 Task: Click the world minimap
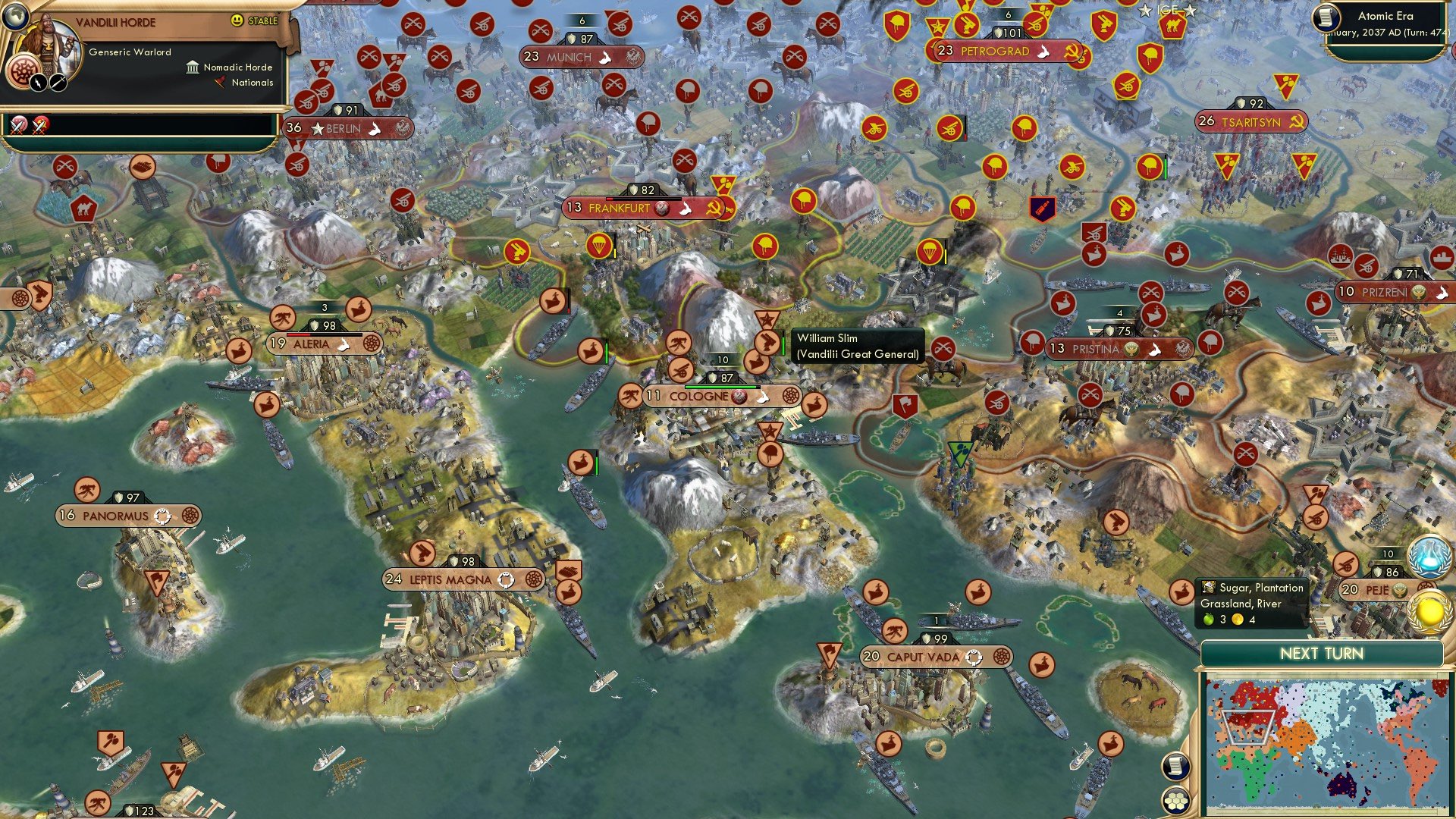tap(1326, 745)
